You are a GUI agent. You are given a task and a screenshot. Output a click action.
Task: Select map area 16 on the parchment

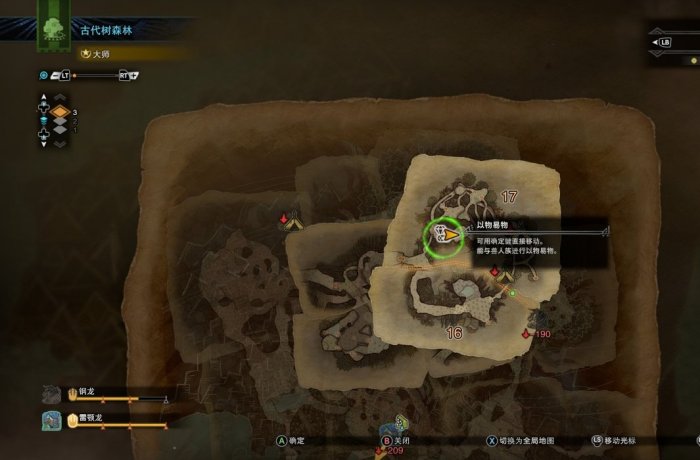[x=454, y=333]
